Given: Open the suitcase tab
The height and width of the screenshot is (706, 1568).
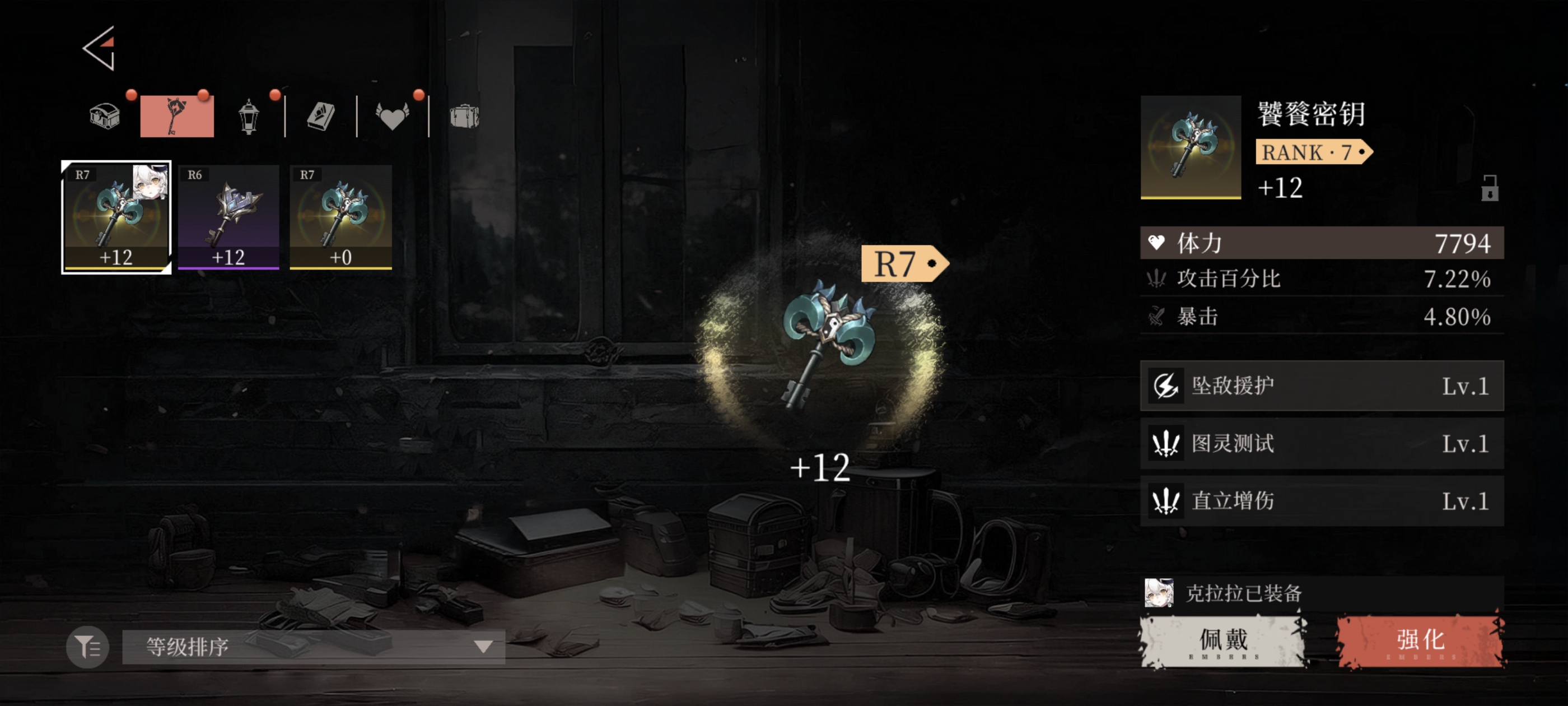Looking at the screenshot, I should [x=464, y=116].
